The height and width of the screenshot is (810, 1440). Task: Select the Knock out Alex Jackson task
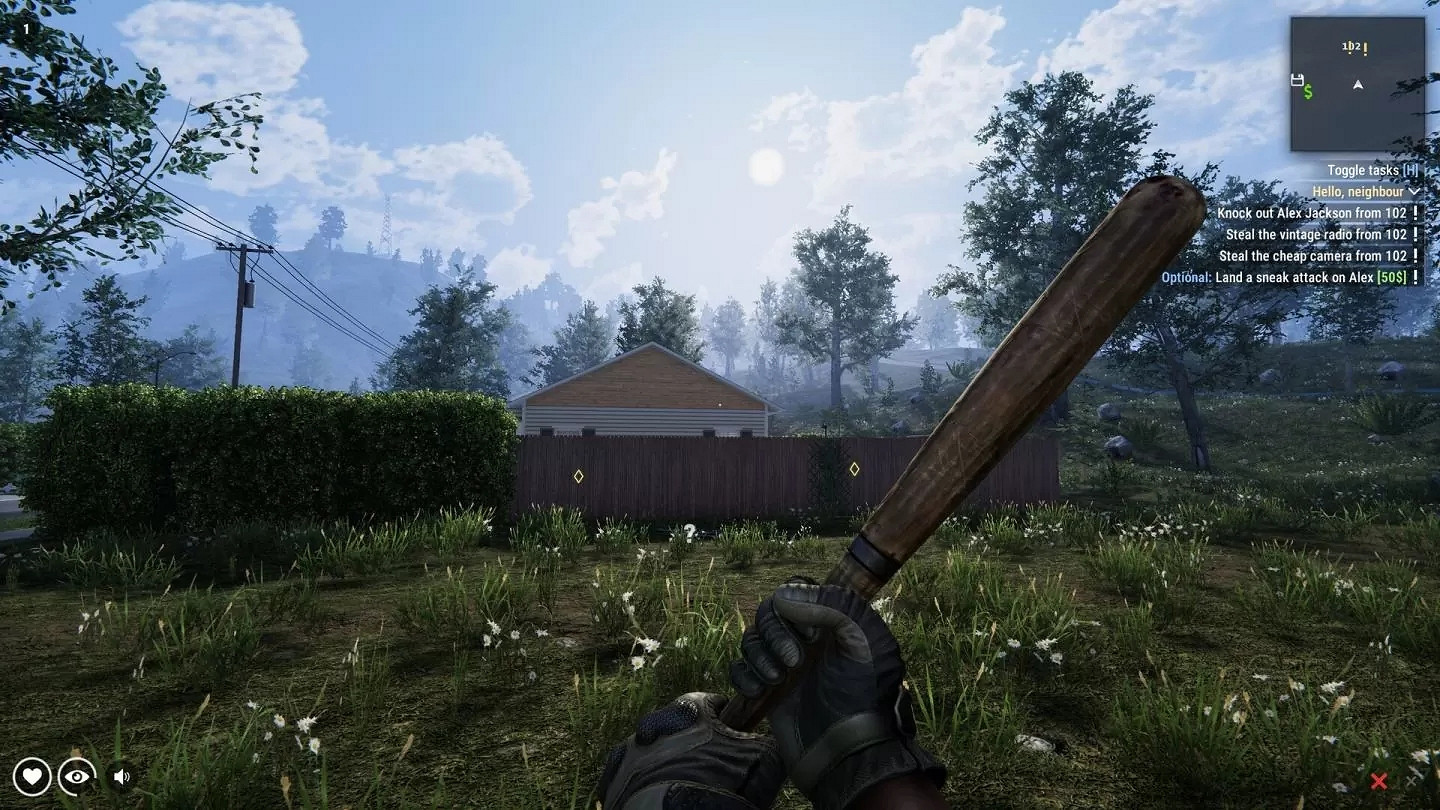[x=1311, y=212]
